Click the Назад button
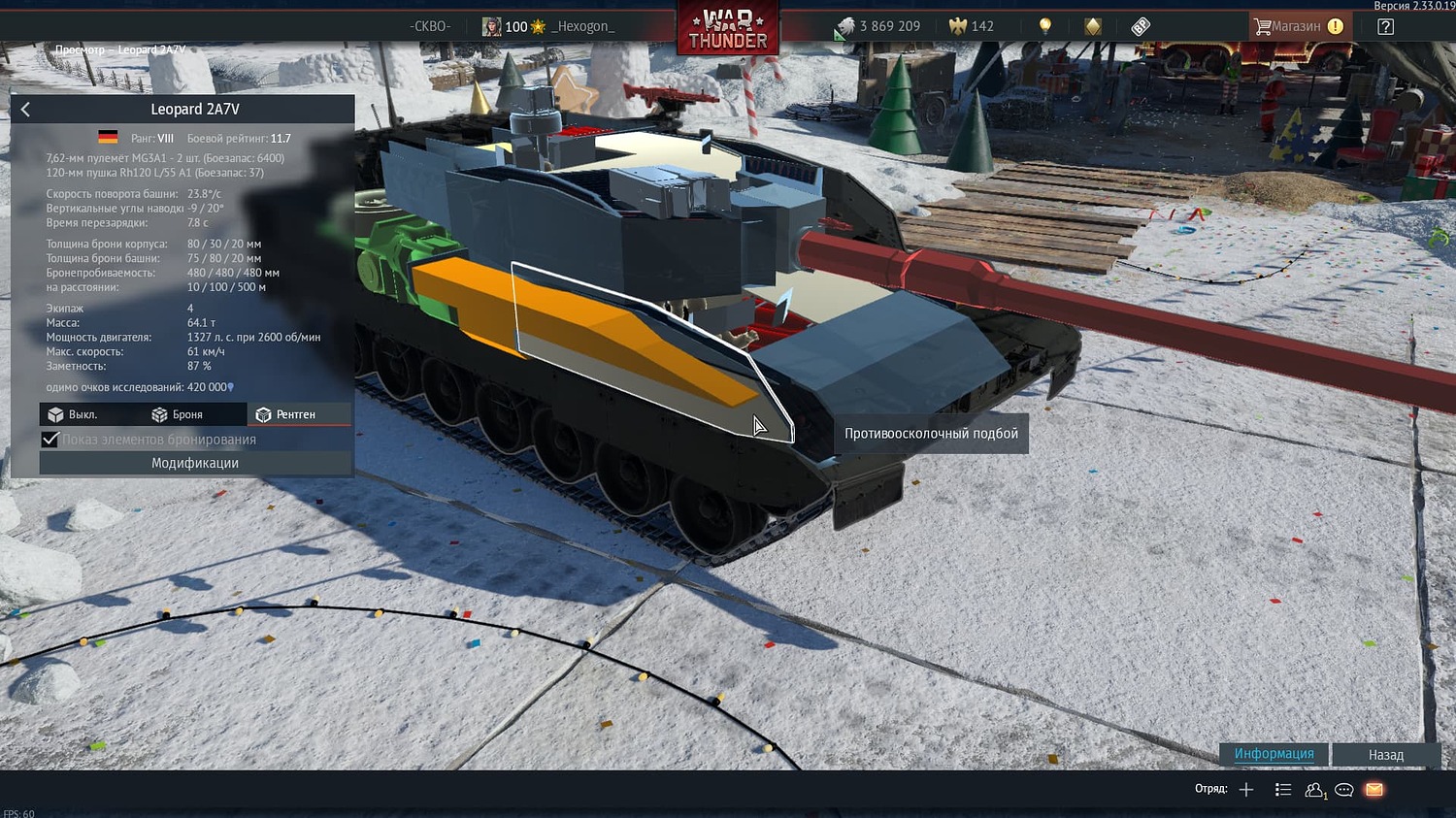Viewport: 1456px width, 818px height. point(1385,754)
